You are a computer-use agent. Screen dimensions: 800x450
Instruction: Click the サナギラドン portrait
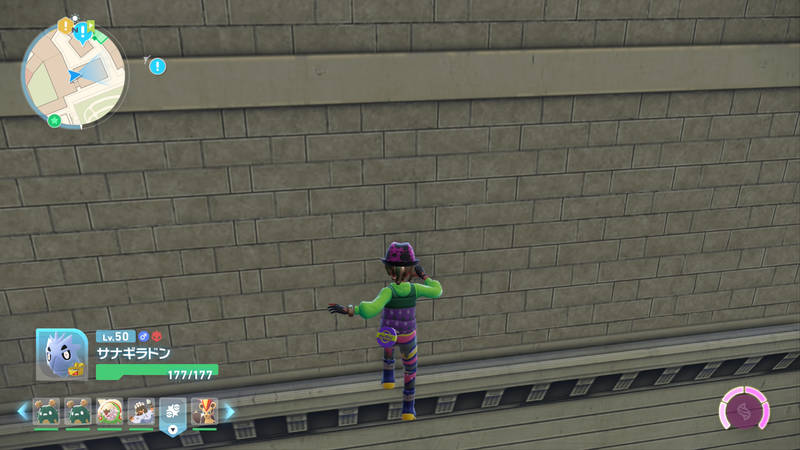[x=61, y=354]
